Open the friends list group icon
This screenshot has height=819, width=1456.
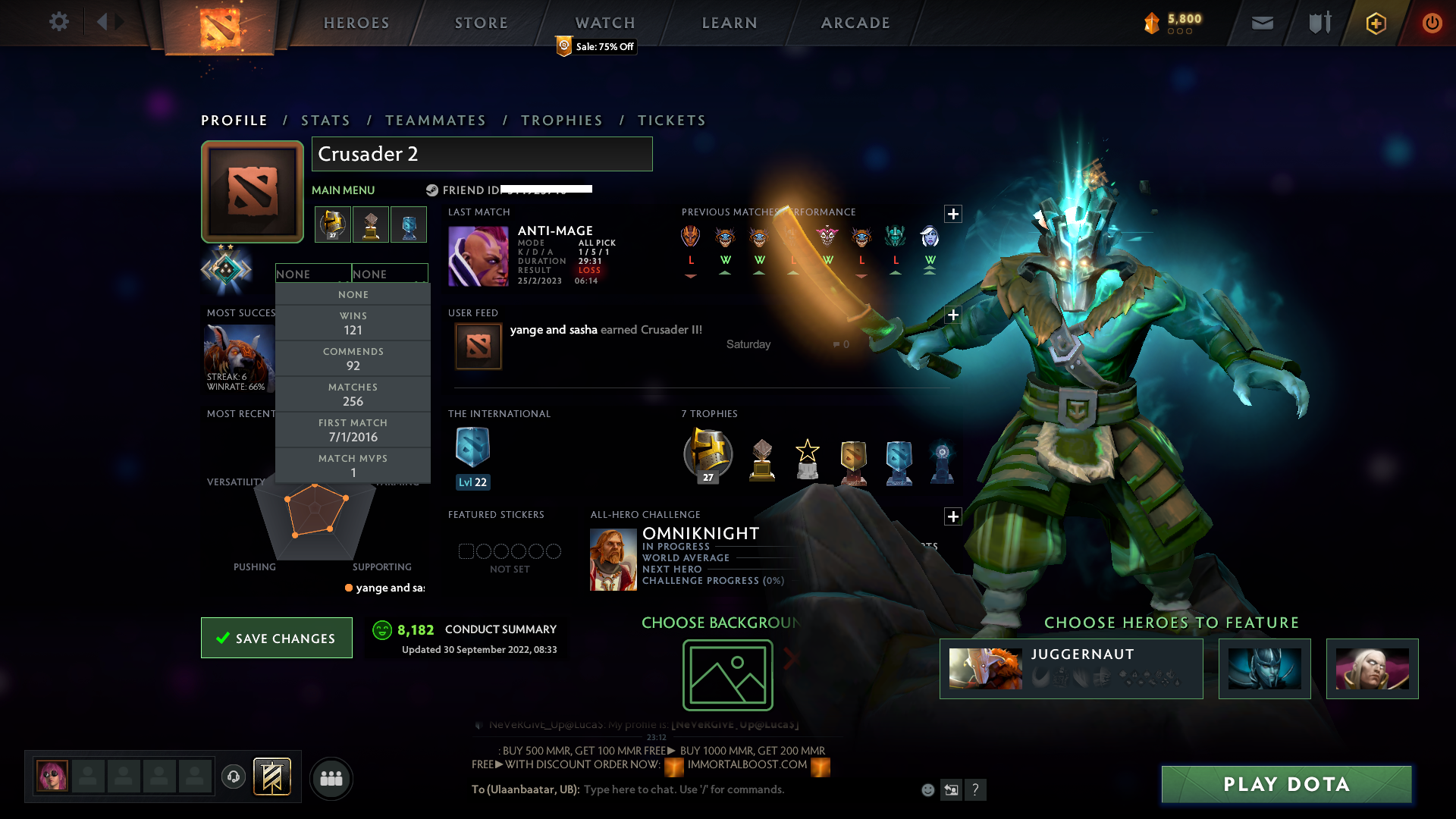331,778
